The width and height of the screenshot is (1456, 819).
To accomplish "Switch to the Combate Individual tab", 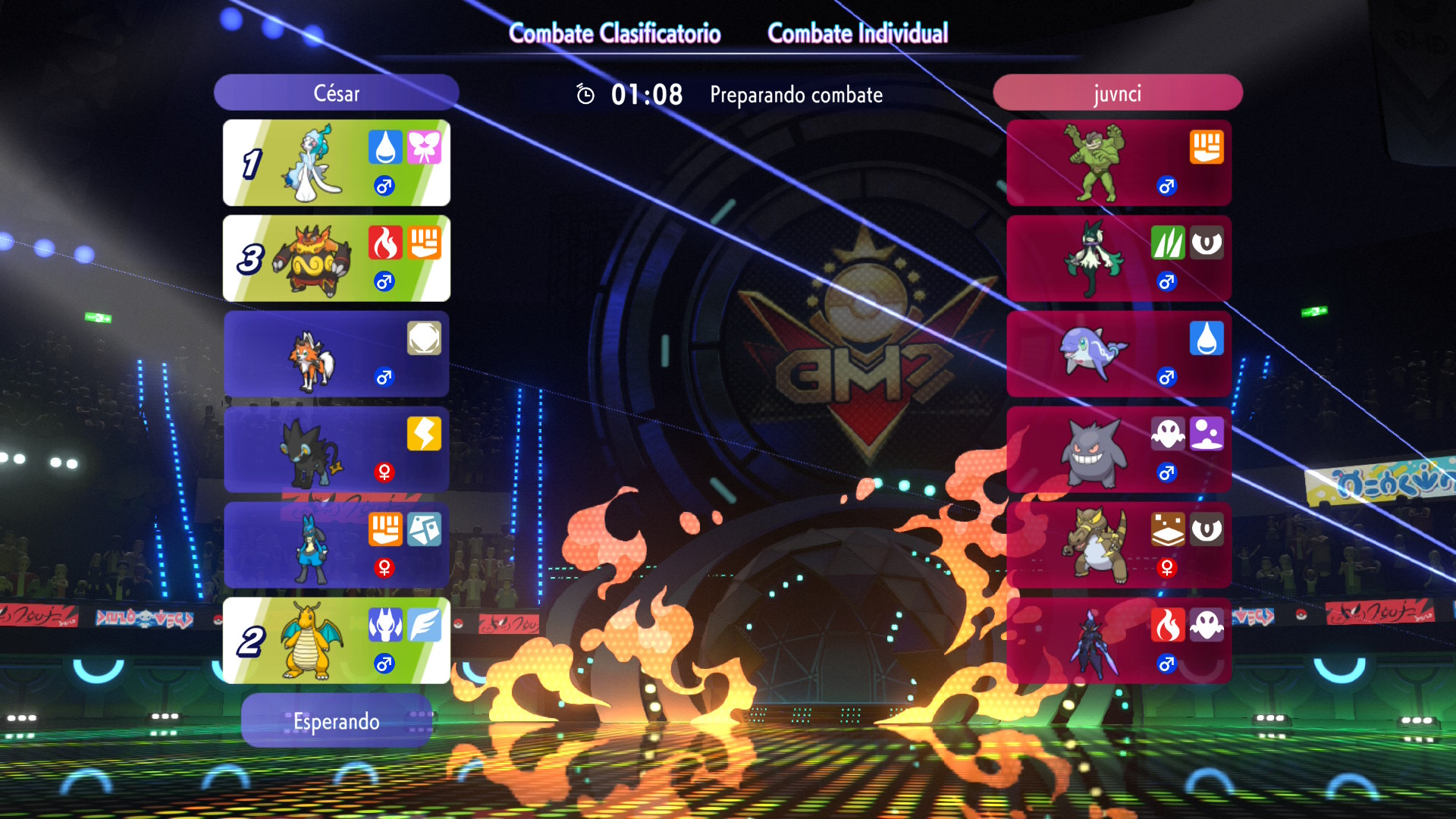I will [858, 33].
